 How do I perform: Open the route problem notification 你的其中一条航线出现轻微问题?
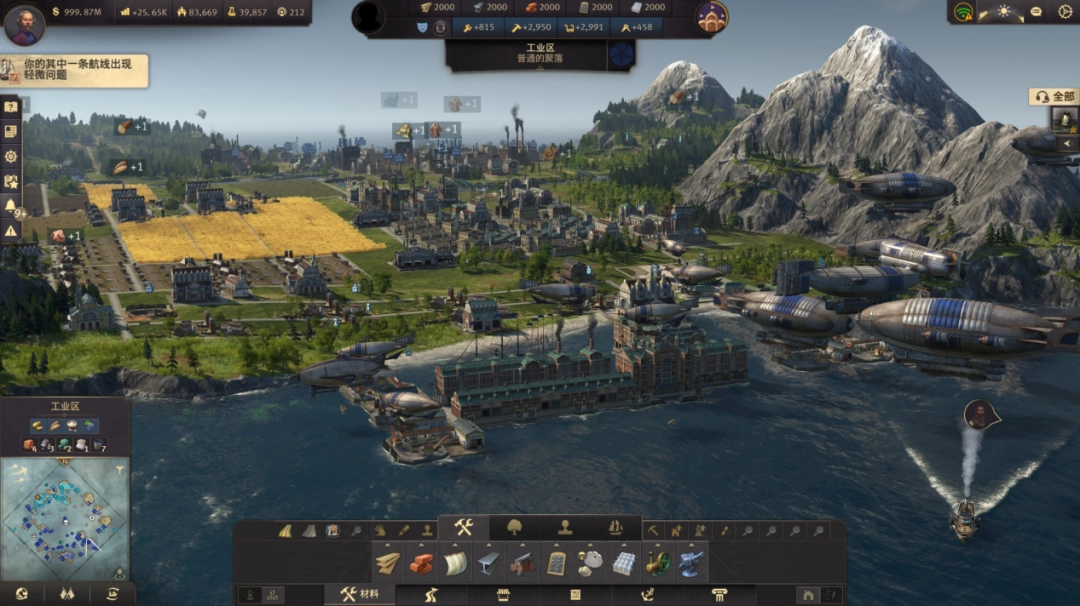[x=75, y=70]
